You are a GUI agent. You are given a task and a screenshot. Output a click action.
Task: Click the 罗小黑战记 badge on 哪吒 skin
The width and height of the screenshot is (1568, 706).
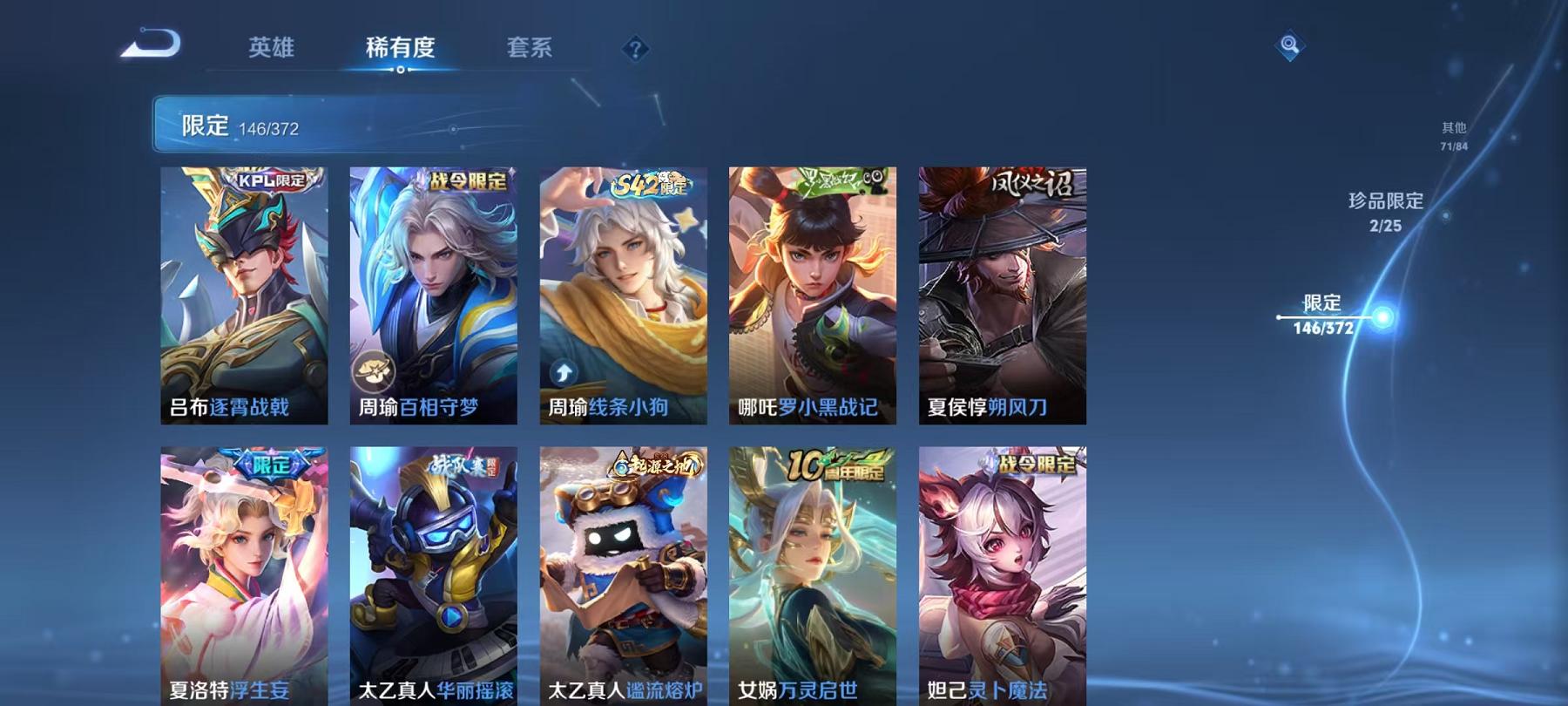pyautogui.click(x=832, y=180)
